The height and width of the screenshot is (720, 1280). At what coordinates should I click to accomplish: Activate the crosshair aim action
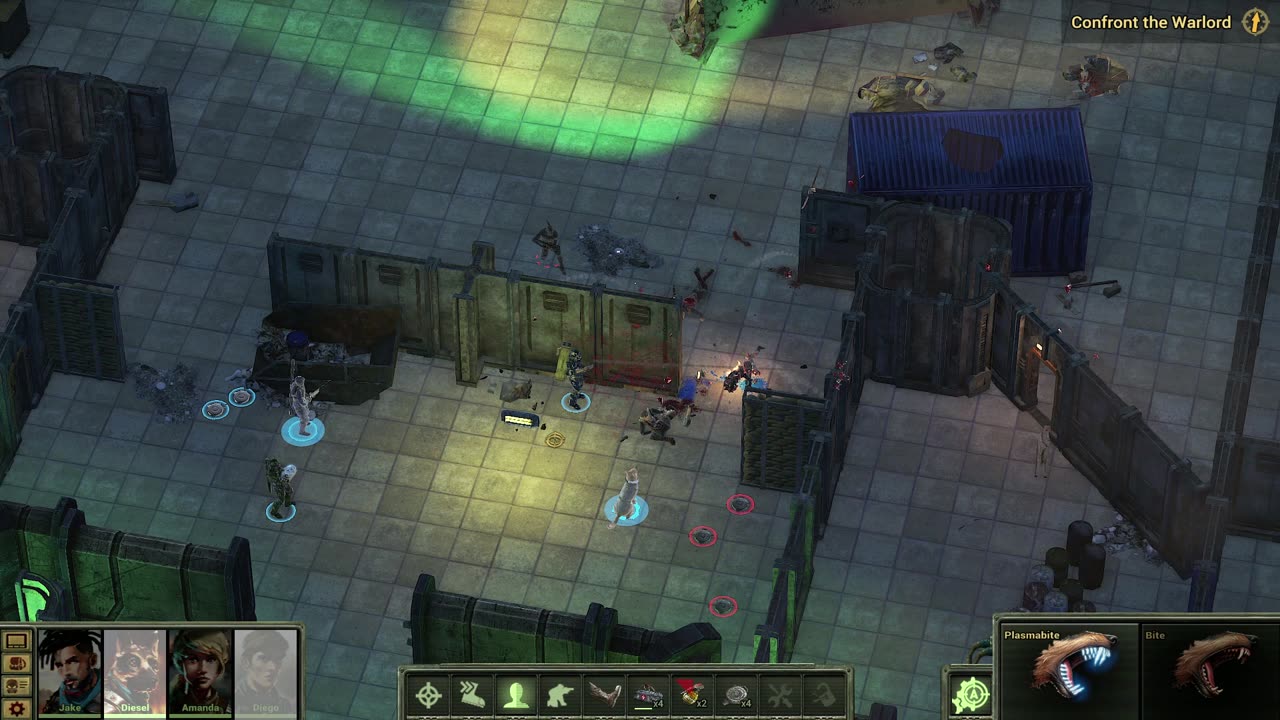pyautogui.click(x=429, y=695)
